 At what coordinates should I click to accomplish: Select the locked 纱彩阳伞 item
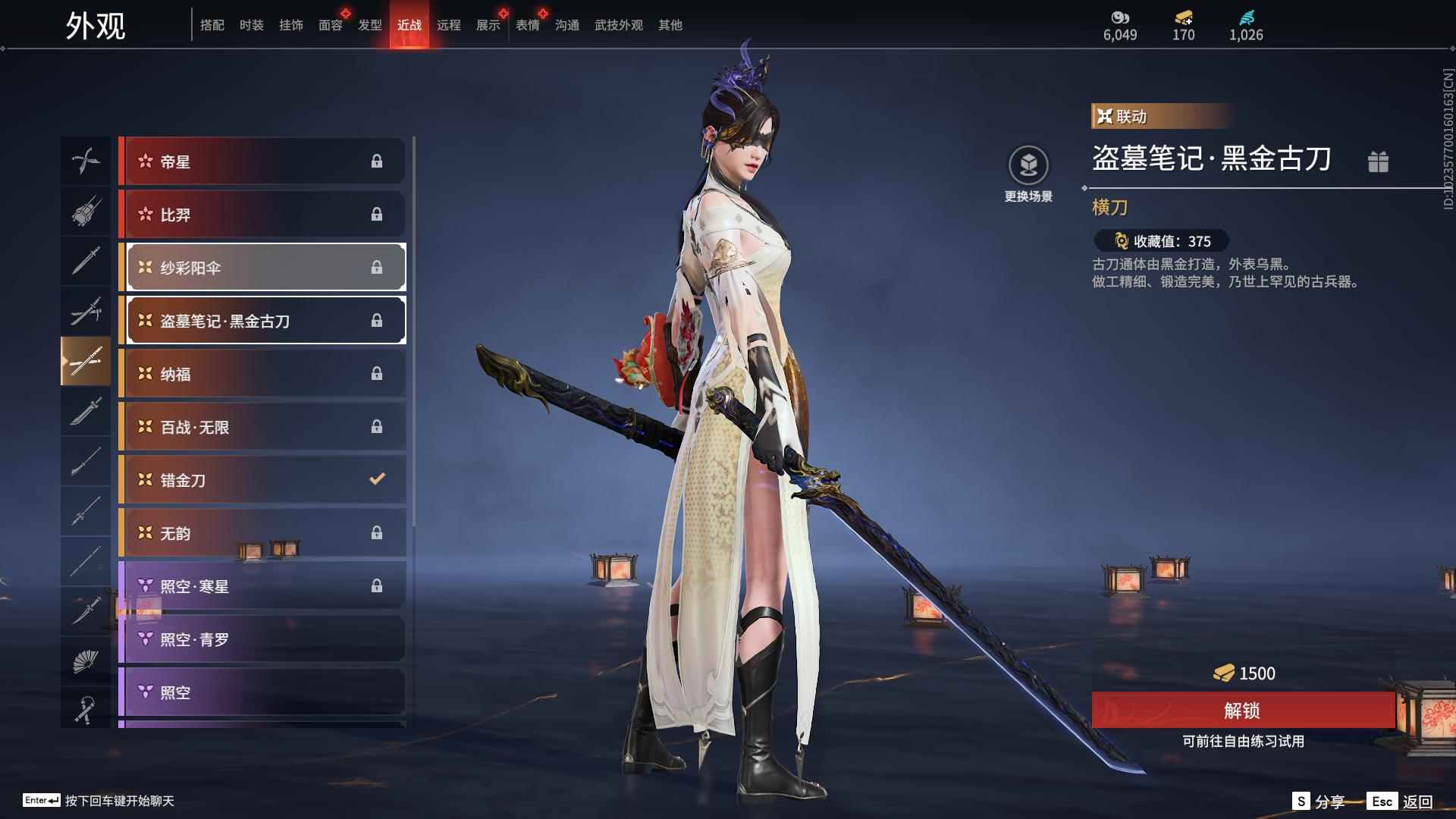[x=264, y=267]
